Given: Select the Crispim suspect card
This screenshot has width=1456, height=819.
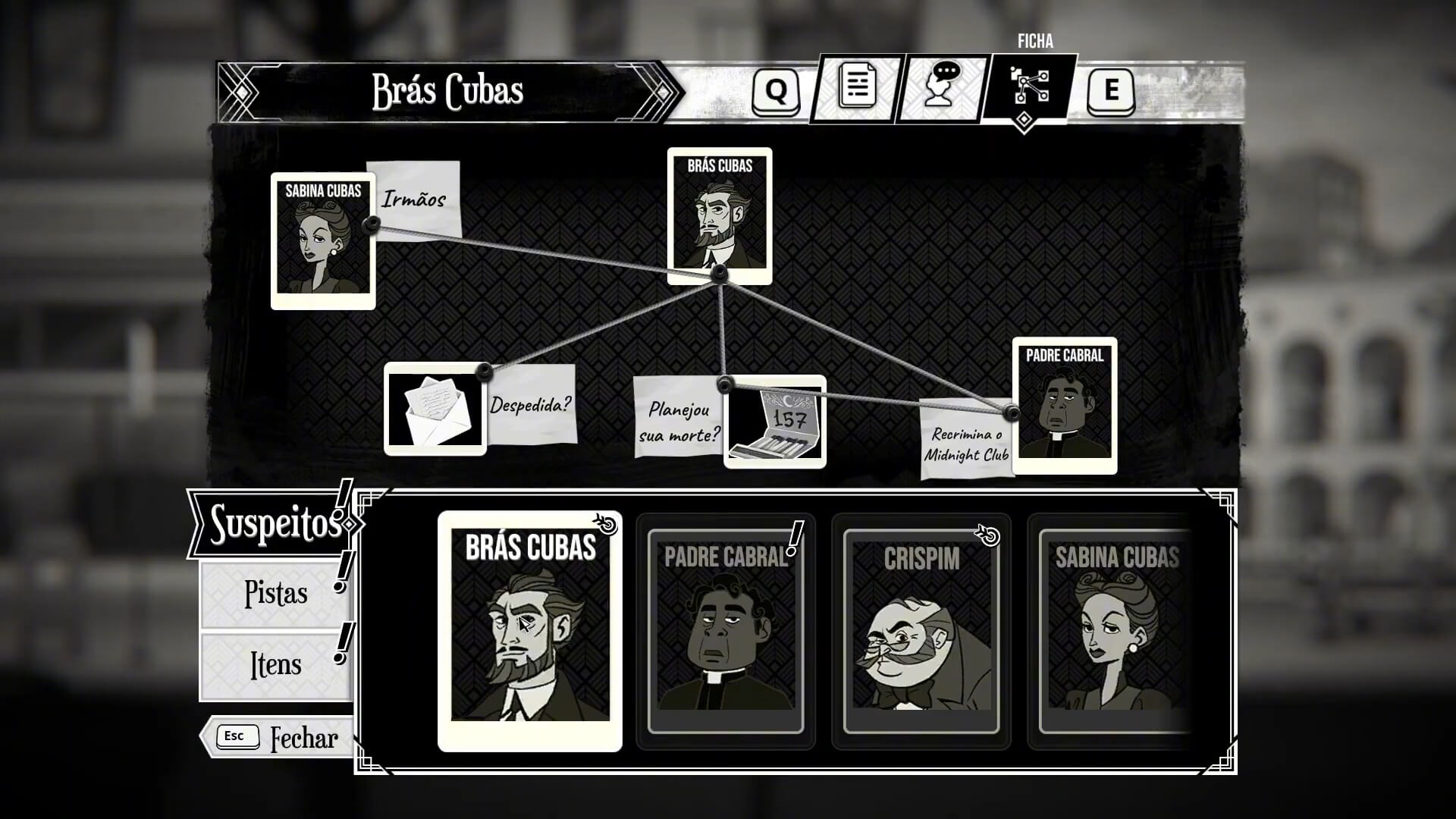Looking at the screenshot, I should (x=921, y=631).
